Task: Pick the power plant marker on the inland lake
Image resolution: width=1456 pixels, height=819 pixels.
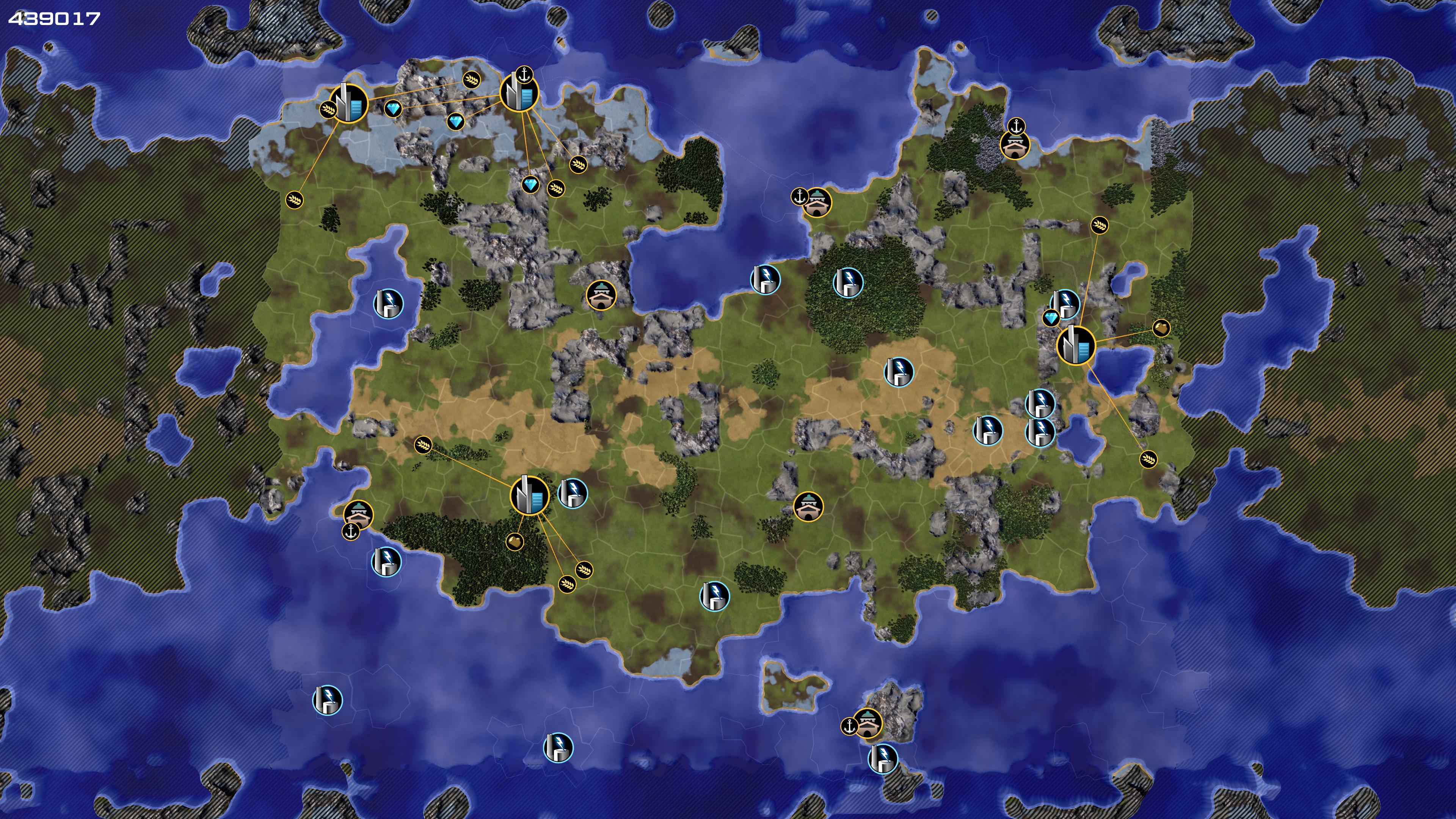Action: (x=388, y=303)
